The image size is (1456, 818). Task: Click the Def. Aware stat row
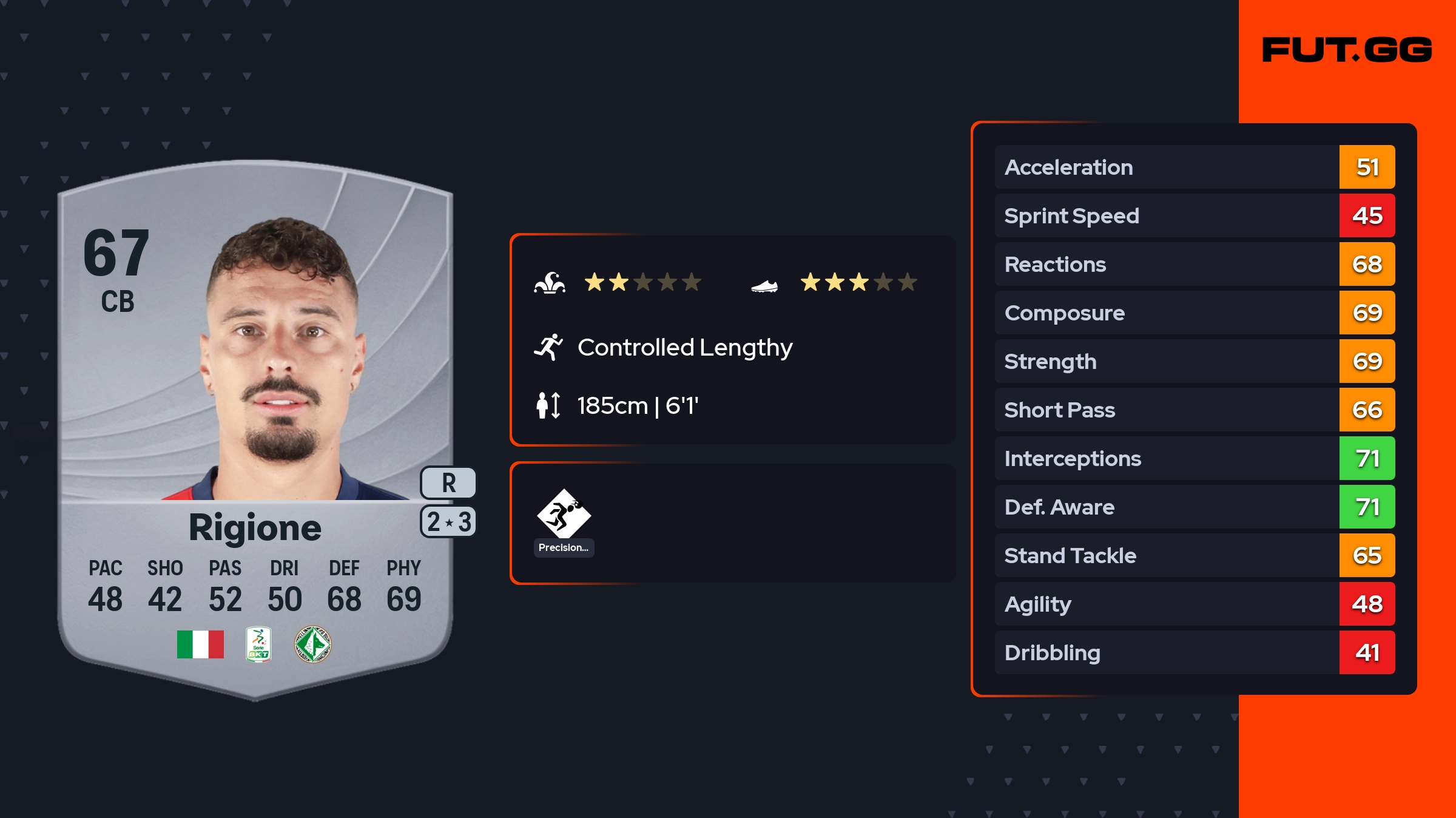click(1195, 507)
